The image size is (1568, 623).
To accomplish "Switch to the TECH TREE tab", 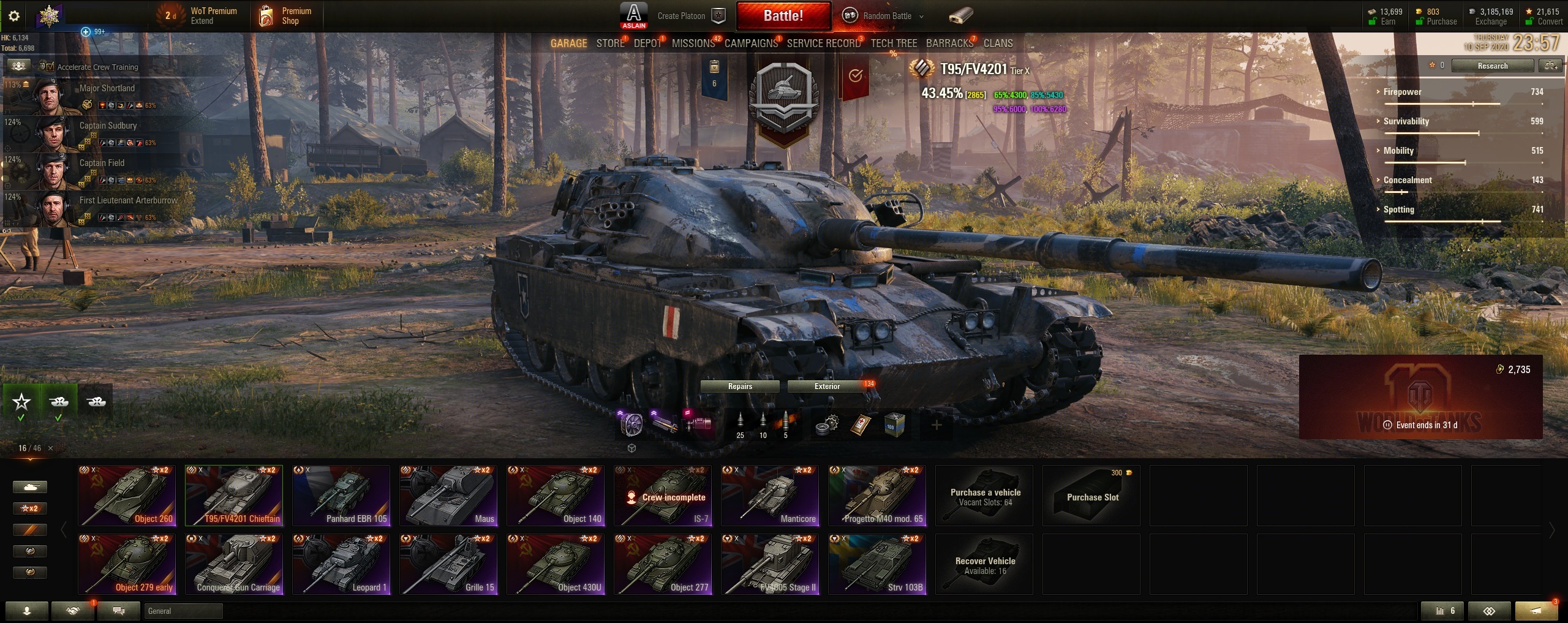I will point(894,43).
